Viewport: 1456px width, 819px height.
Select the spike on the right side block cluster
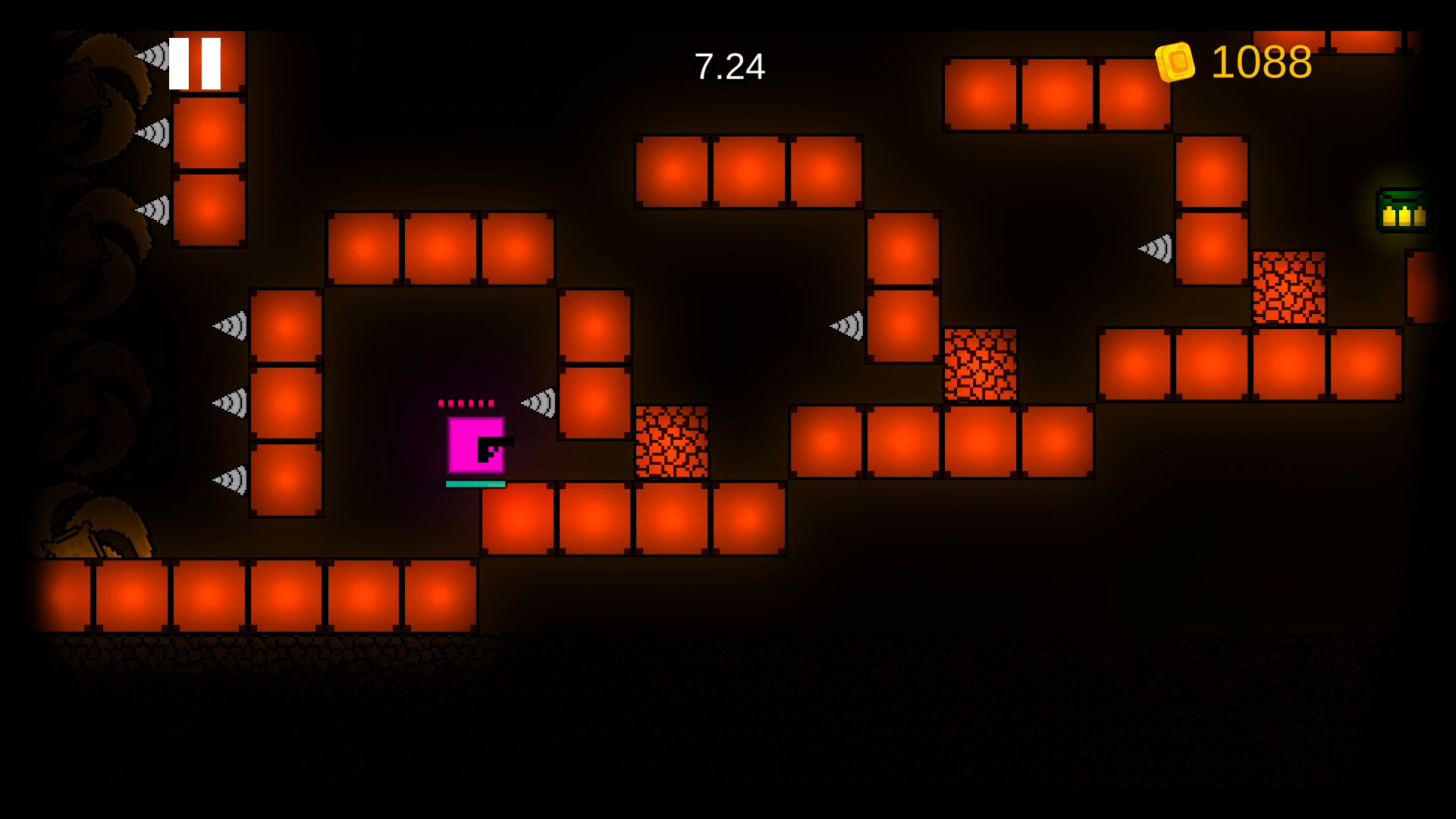pos(1155,248)
